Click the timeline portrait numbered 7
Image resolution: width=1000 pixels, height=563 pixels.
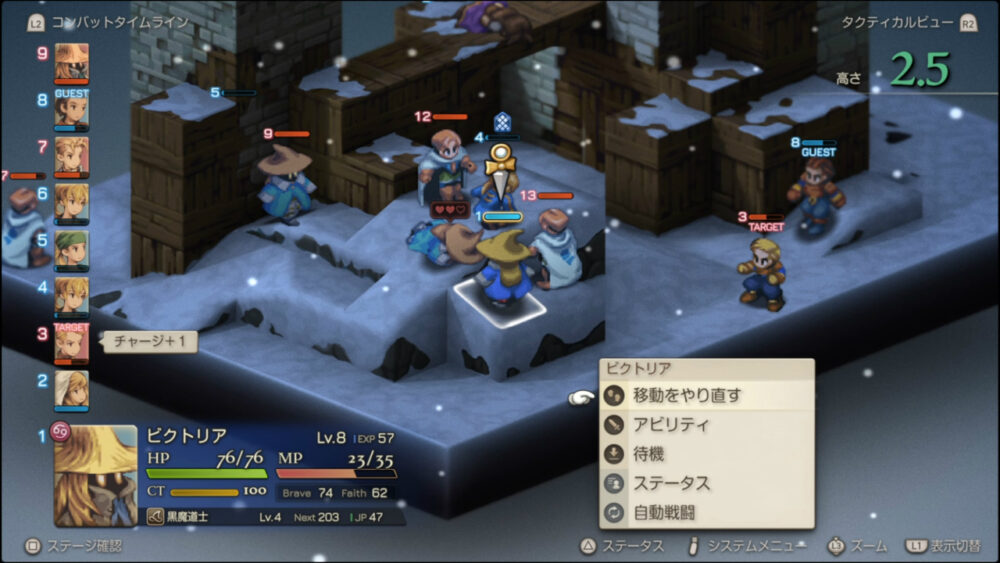(x=71, y=155)
